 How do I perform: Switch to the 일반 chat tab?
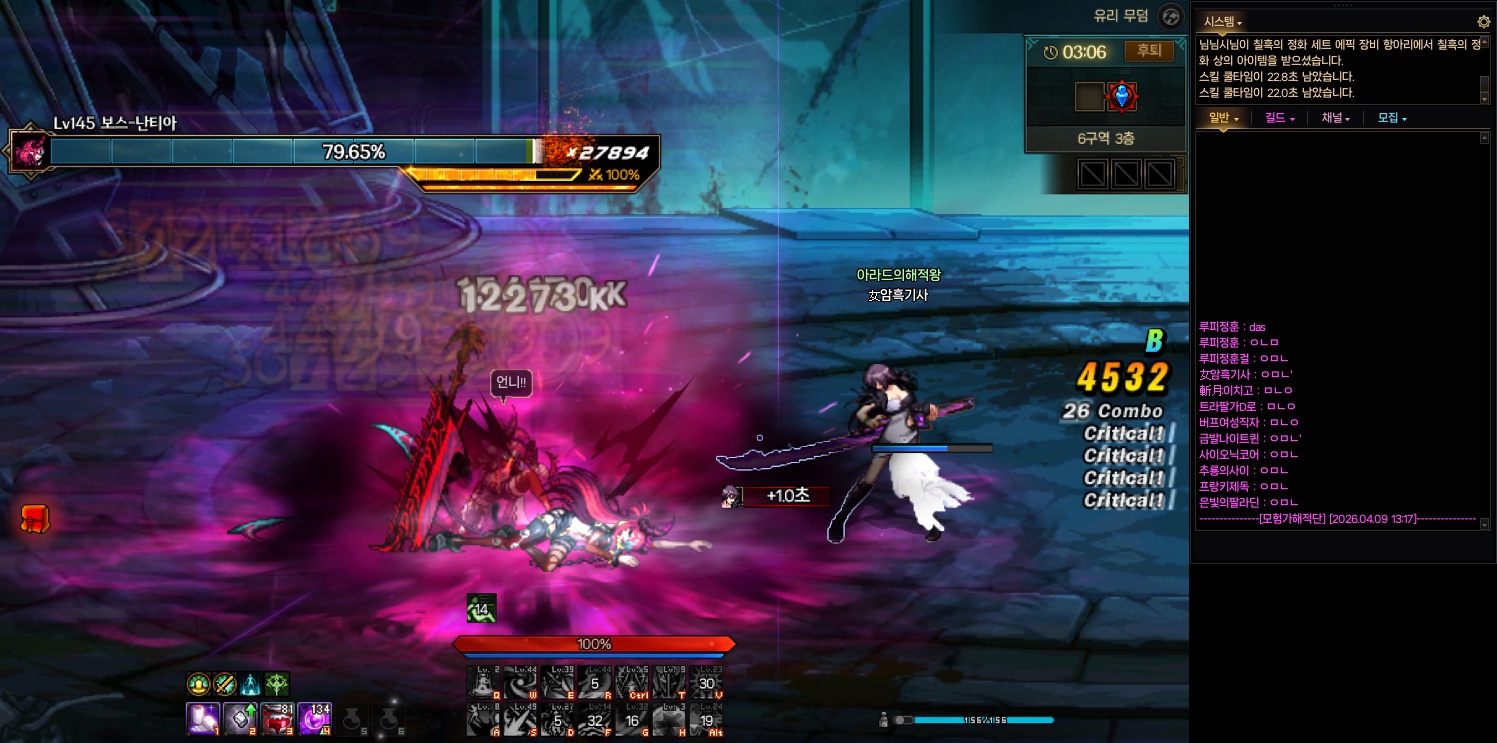pos(1224,118)
